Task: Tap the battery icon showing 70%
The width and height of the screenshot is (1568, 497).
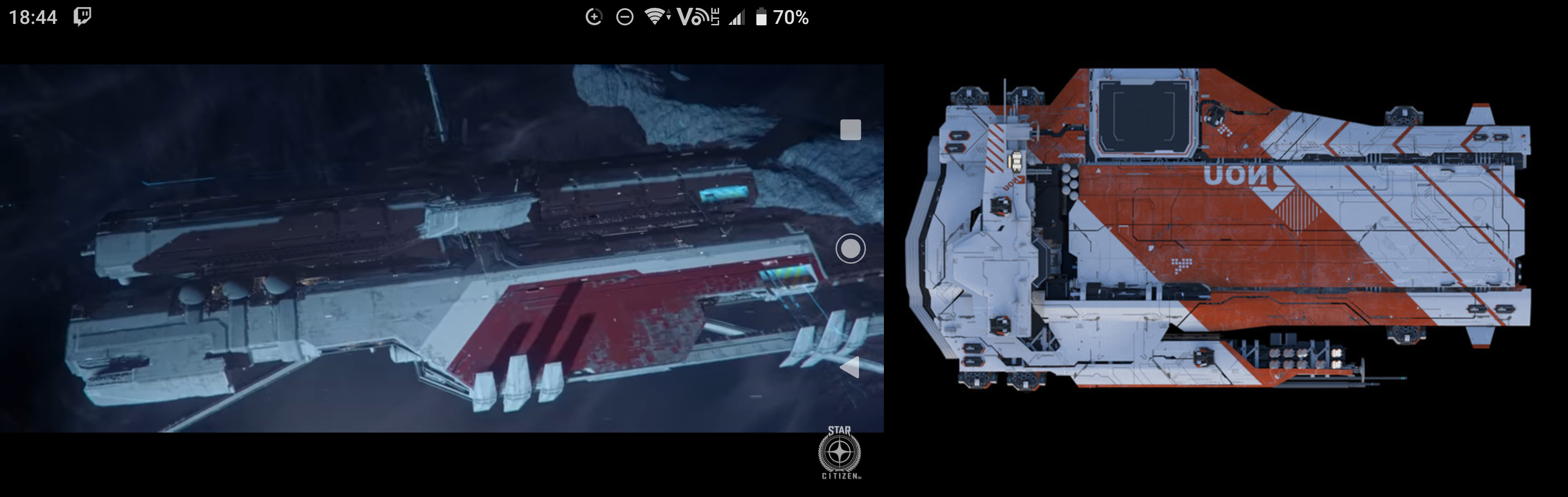Action: 762,17
